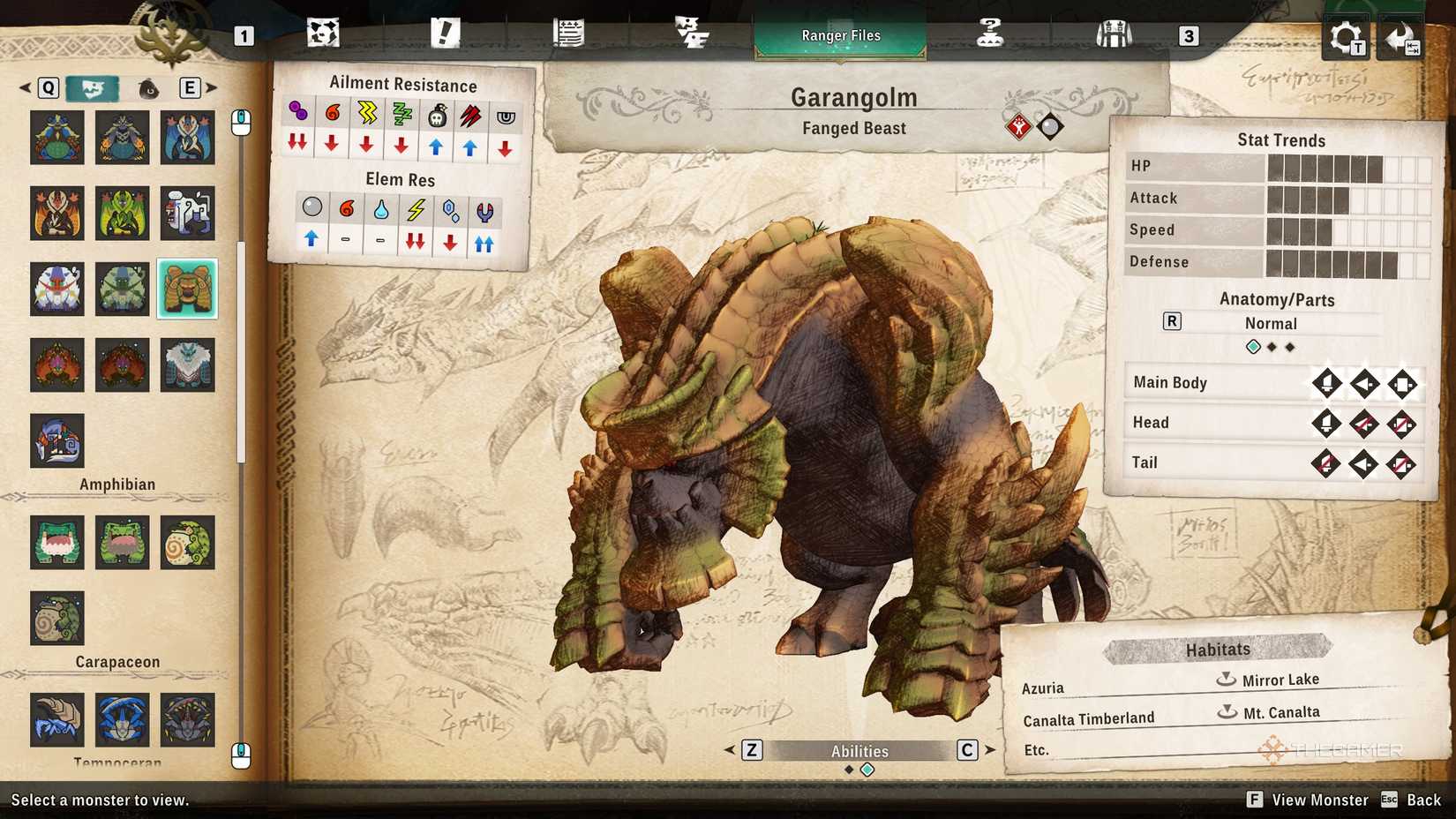Open Abilities with the Z arrow

tap(751, 750)
